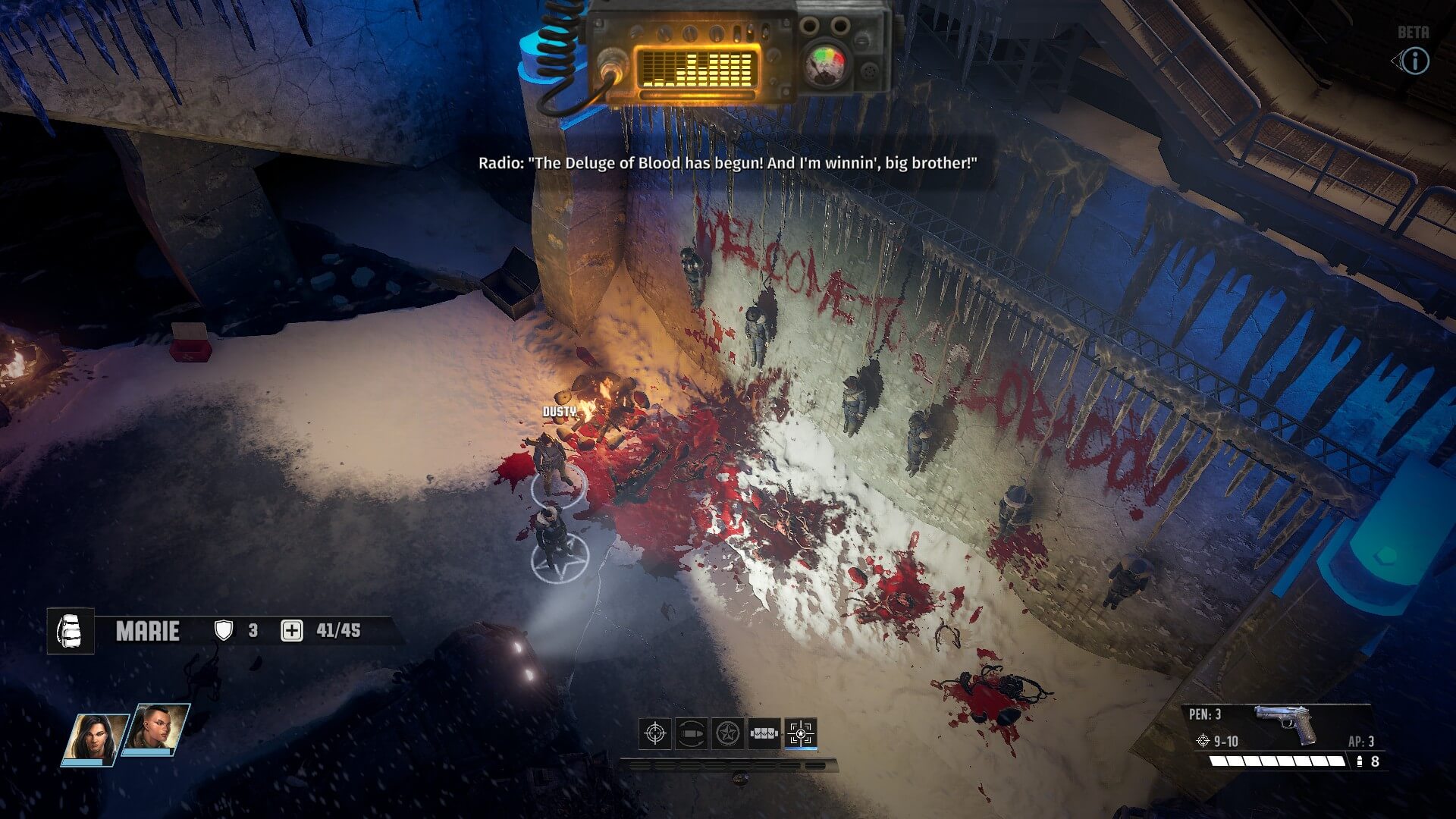Open the info panel icon
This screenshot has height=819, width=1456.
pos(1414,61)
